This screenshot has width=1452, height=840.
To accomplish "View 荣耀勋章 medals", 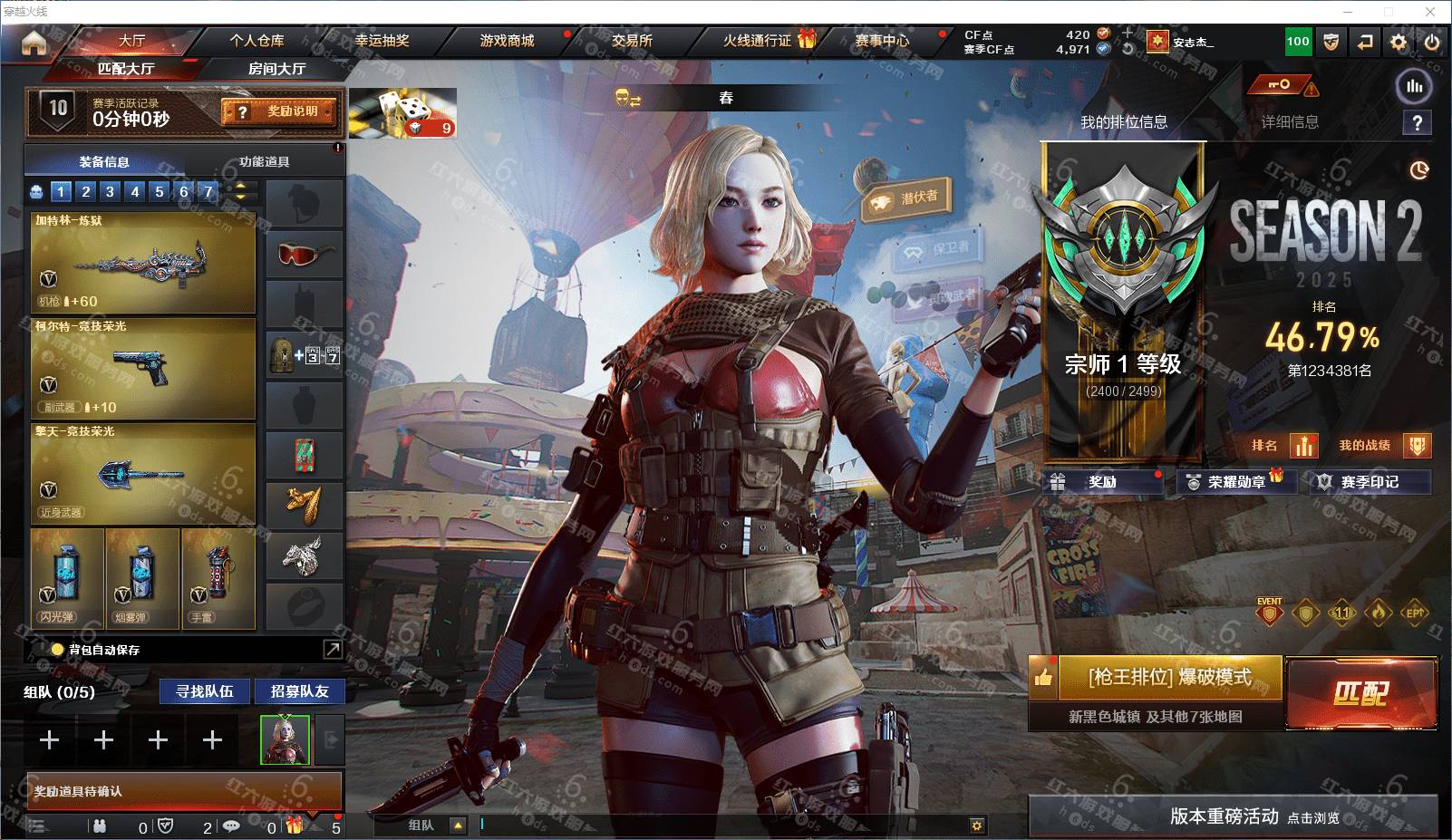I will 1236,482.
